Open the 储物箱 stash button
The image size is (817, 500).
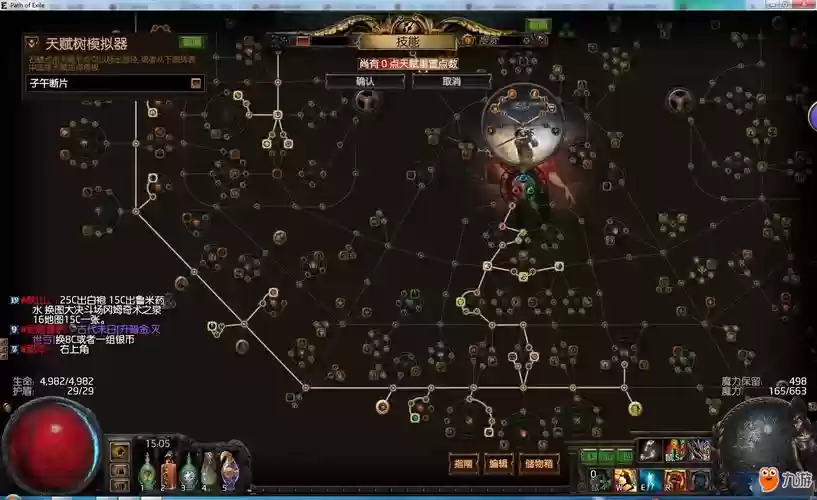click(538, 464)
